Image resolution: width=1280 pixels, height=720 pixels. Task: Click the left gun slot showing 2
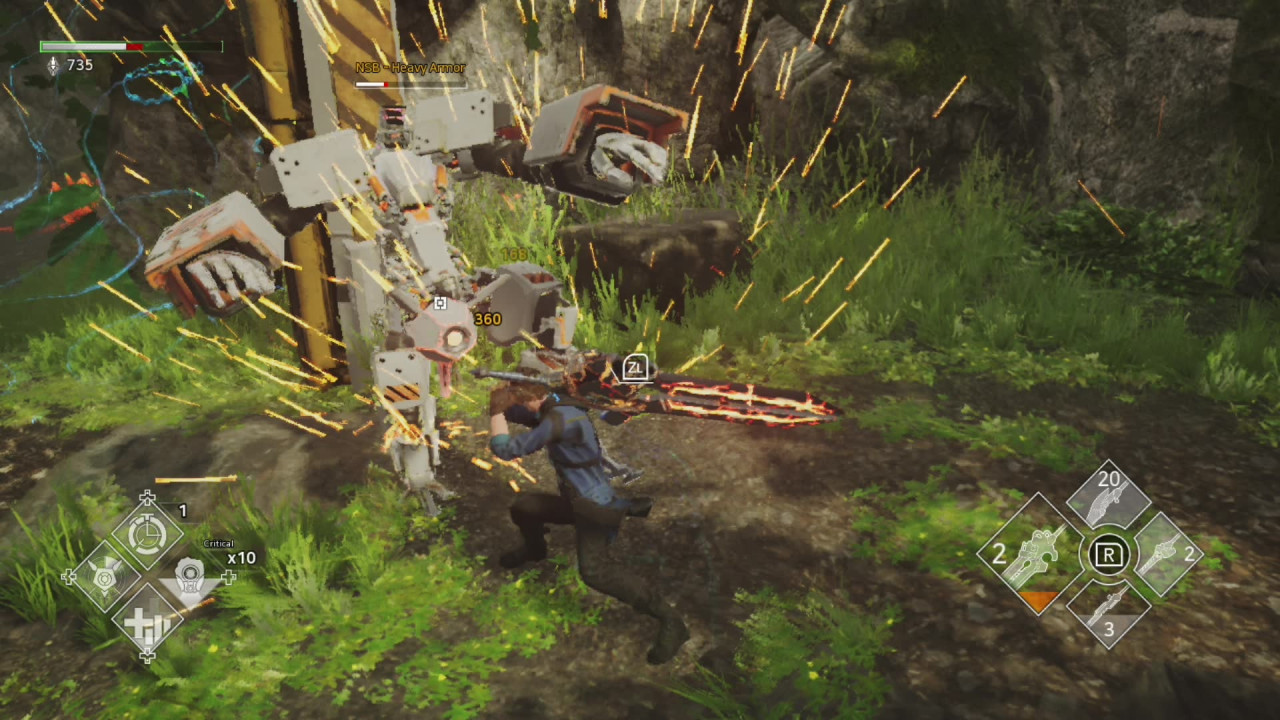pos(1040,553)
